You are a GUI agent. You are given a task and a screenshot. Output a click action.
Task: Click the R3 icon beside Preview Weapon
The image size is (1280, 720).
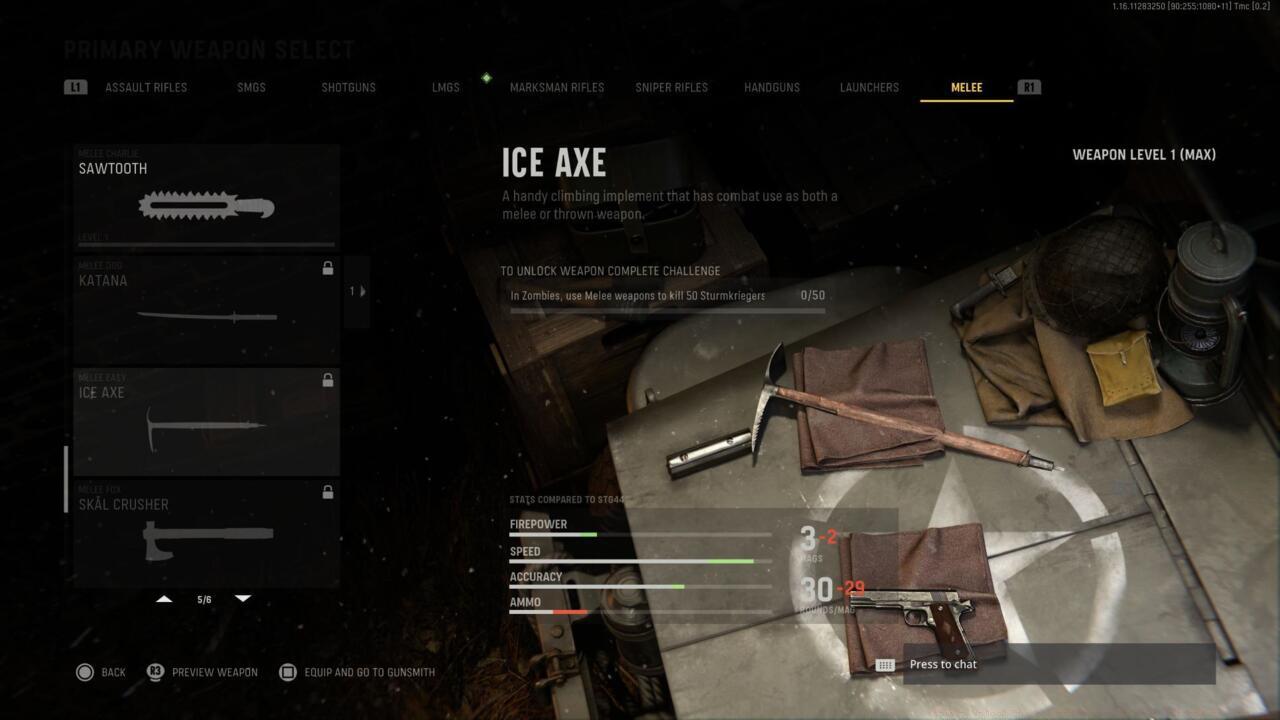(x=155, y=672)
